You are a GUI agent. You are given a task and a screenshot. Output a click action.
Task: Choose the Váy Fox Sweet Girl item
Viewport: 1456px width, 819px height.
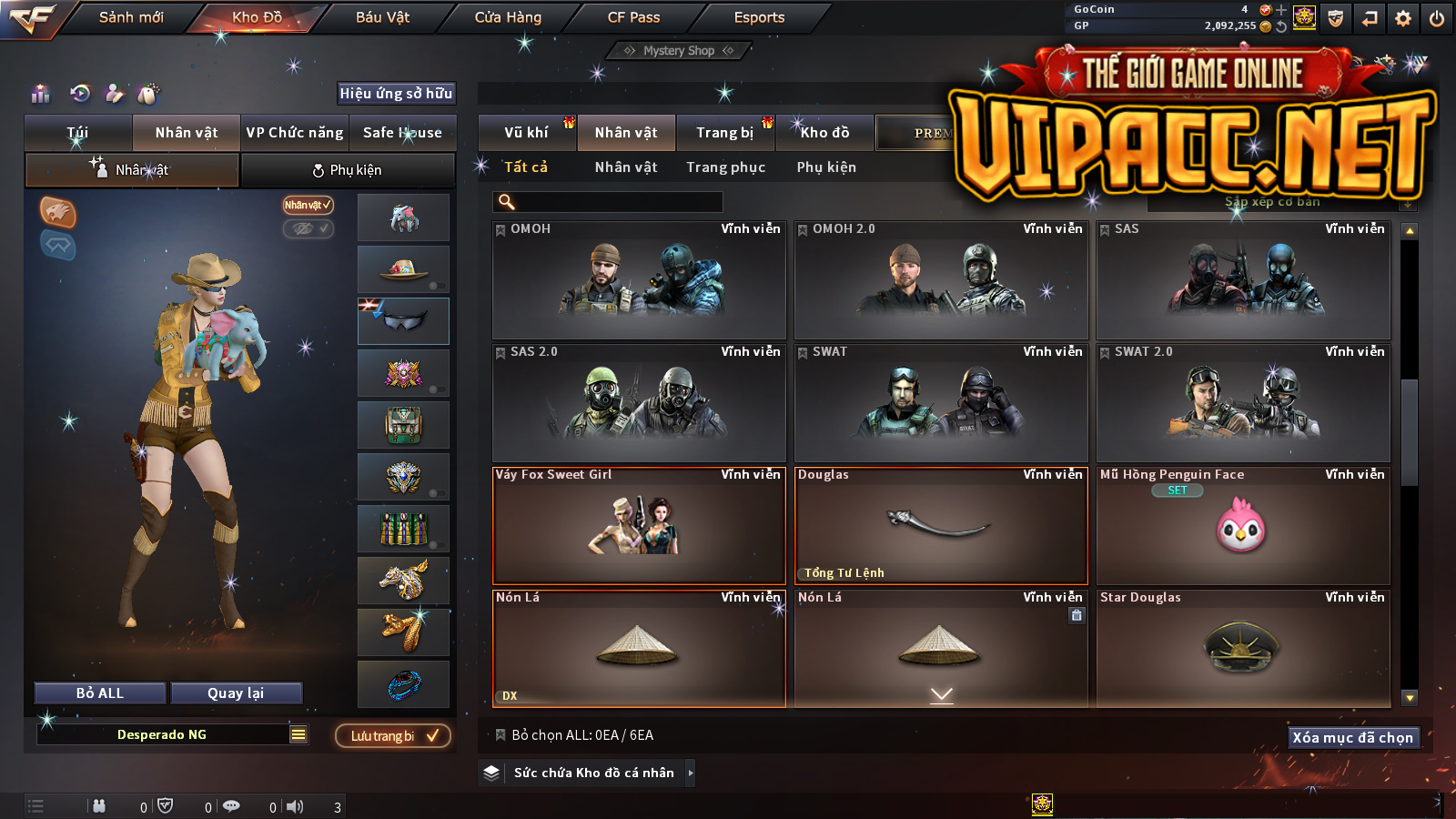(639, 526)
